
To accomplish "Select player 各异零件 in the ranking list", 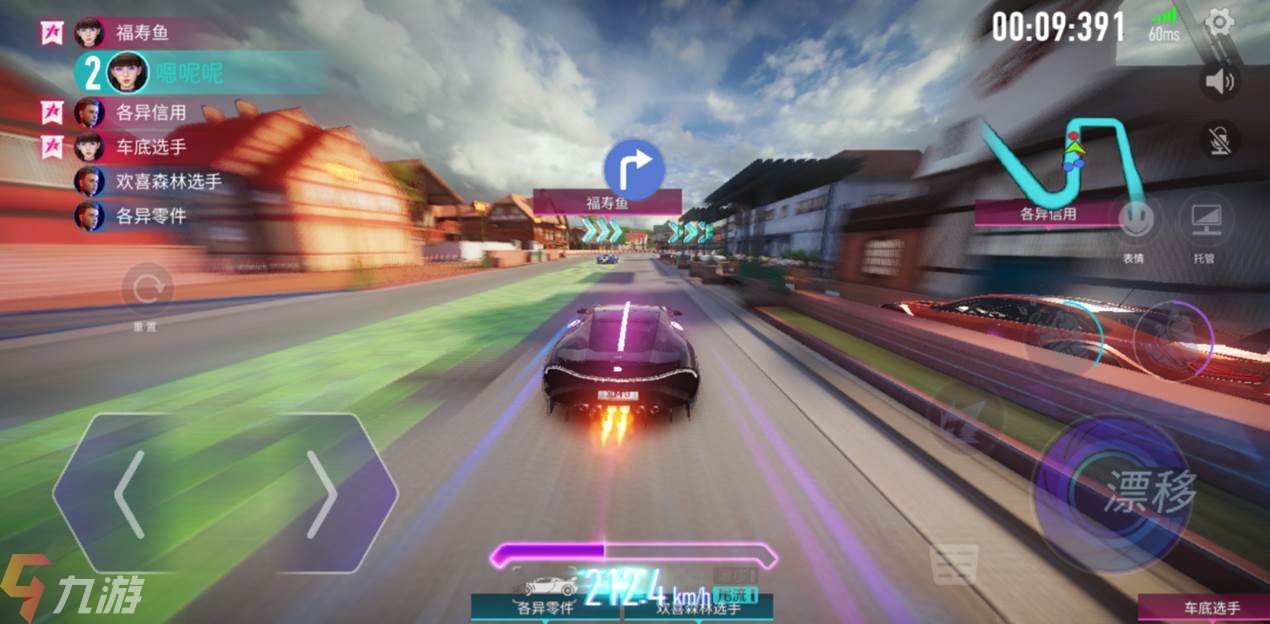I will click(150, 215).
